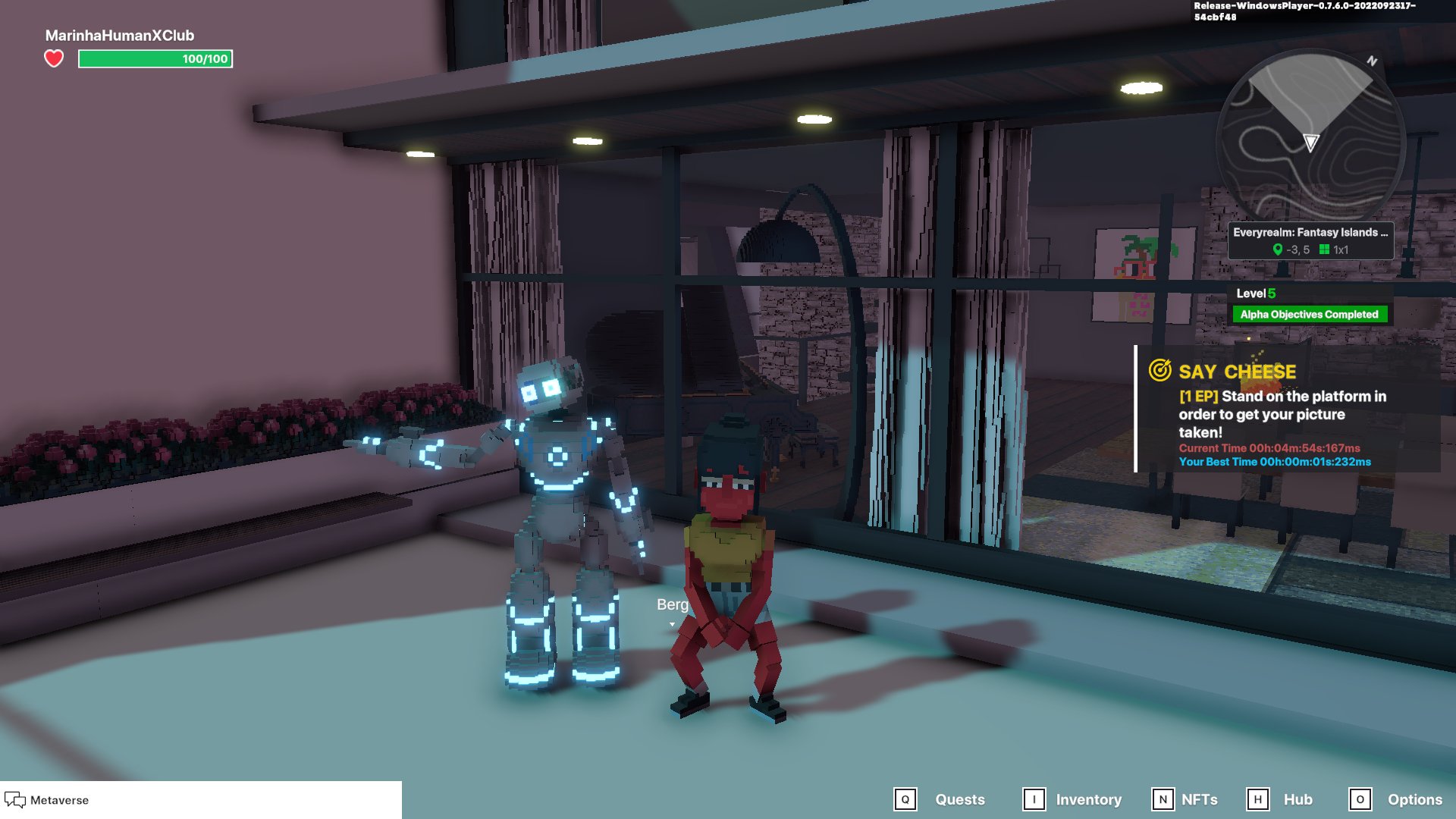
Task: Open the Quests menu
Action: pyautogui.click(x=959, y=799)
